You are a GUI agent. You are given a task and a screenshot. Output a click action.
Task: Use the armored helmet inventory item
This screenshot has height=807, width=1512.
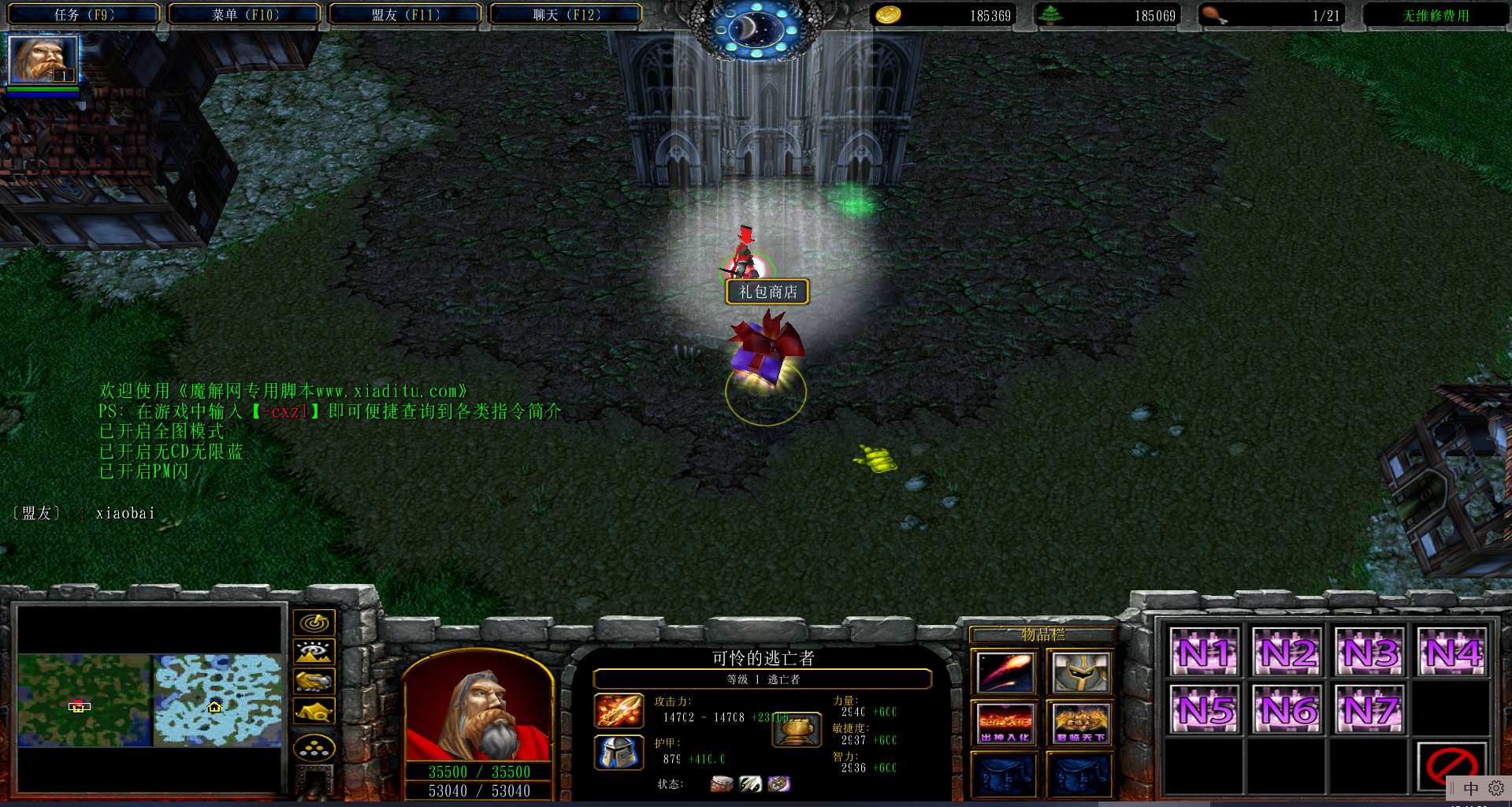tap(1080, 672)
